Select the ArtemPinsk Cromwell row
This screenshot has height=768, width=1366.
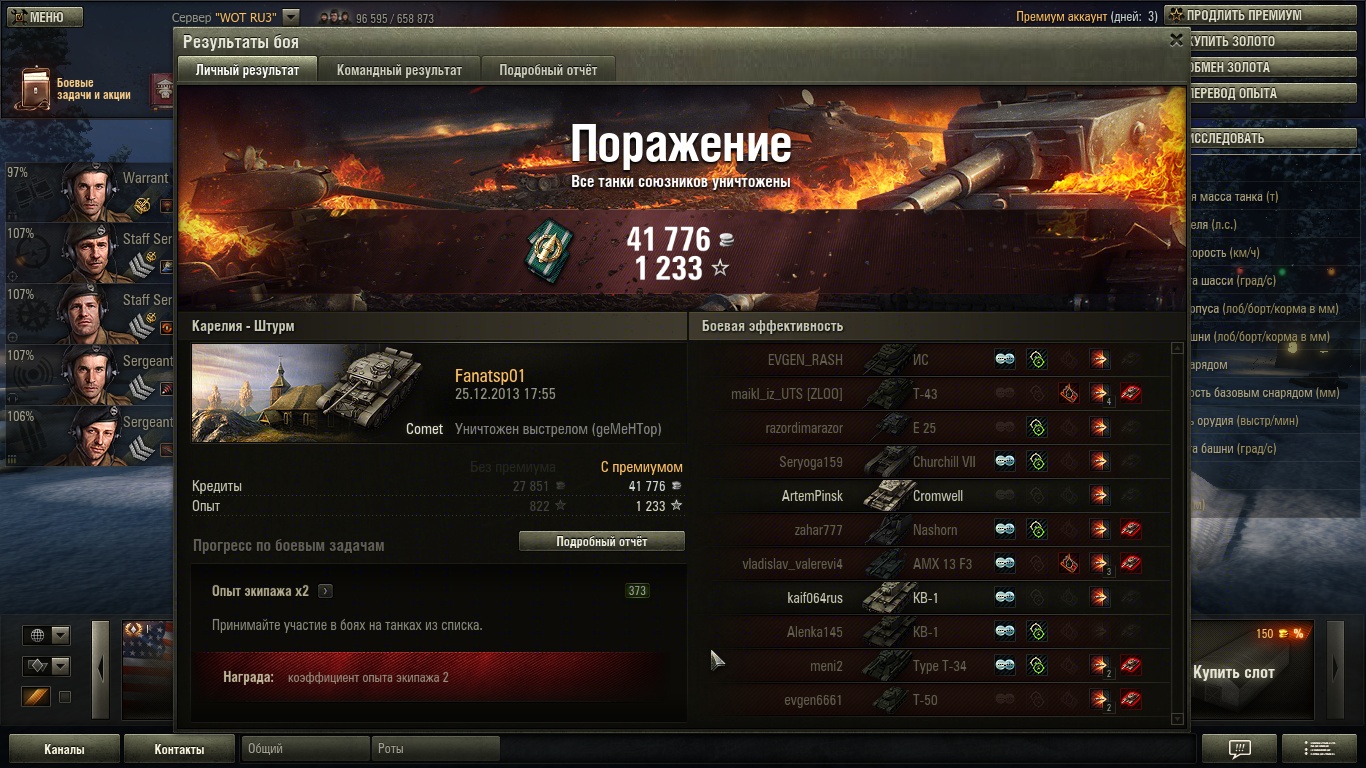pyautogui.click(x=928, y=496)
